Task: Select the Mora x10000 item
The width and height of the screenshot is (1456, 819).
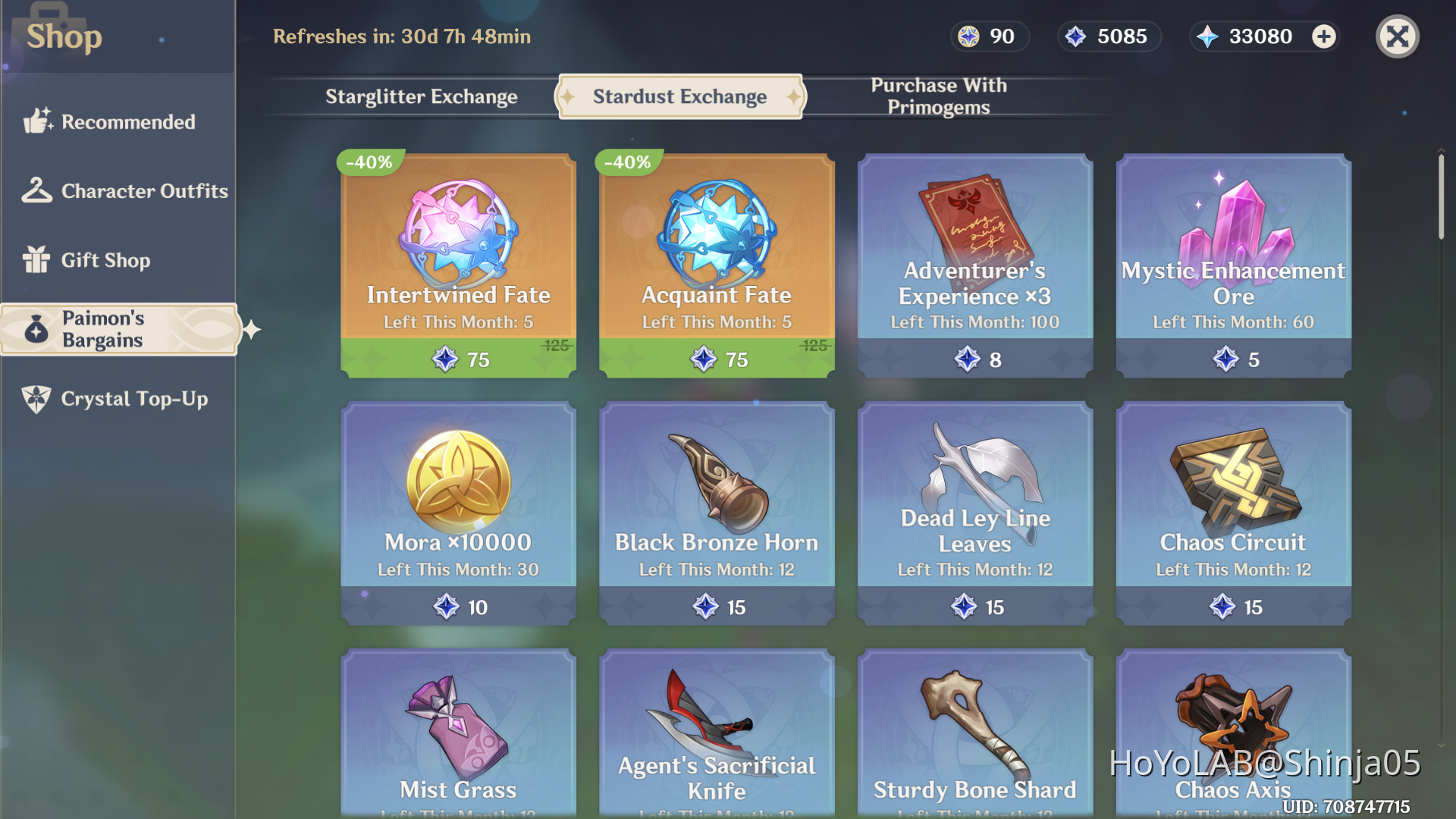Action: click(x=457, y=514)
